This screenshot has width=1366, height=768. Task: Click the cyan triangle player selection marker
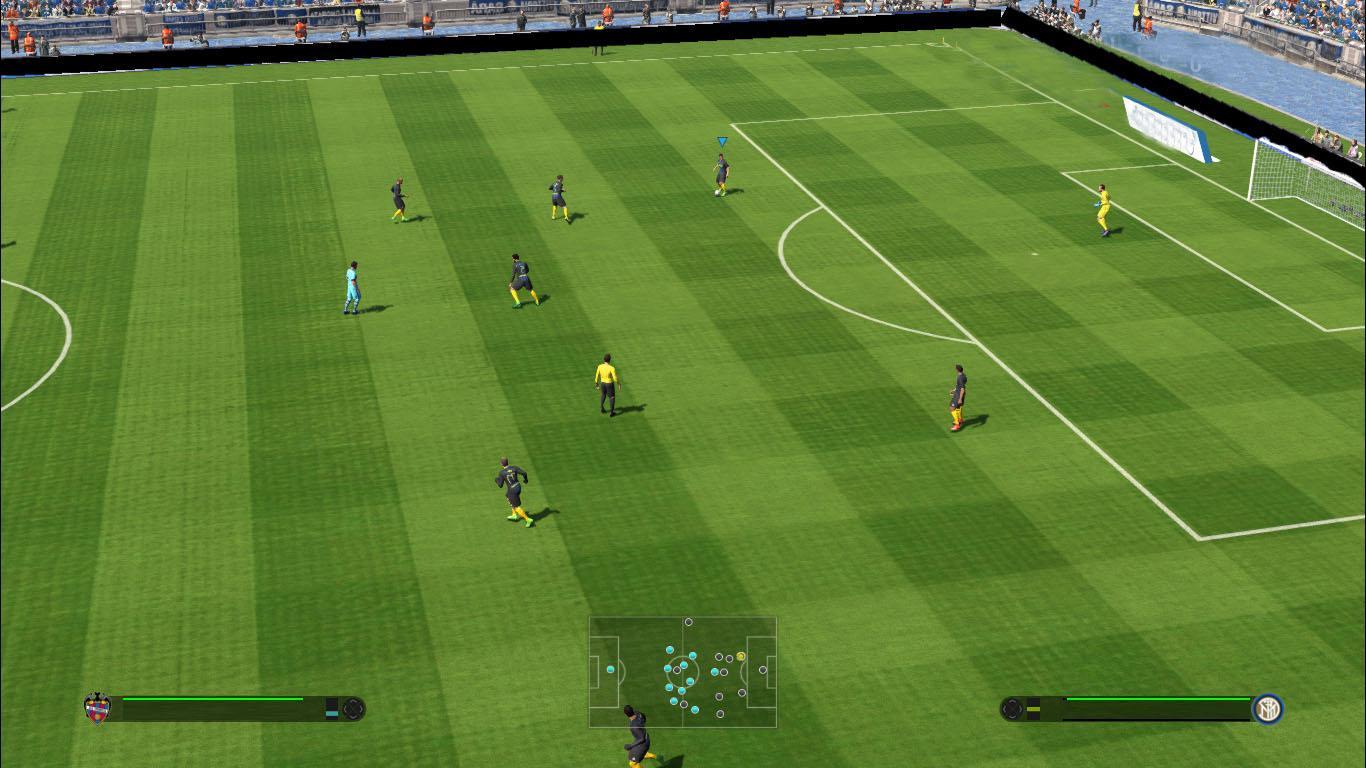click(x=720, y=141)
